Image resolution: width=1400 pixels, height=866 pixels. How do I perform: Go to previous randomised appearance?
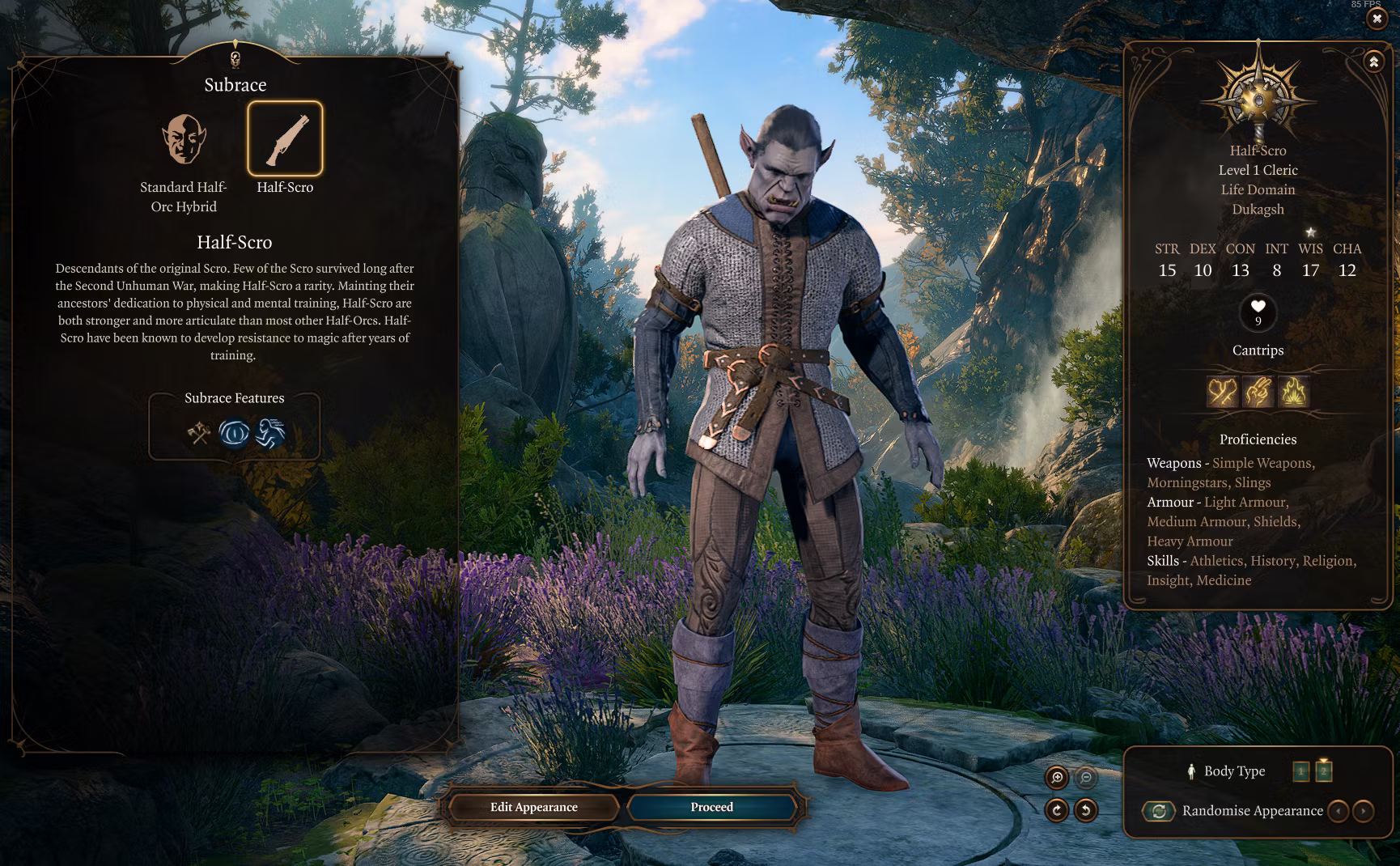[1338, 811]
